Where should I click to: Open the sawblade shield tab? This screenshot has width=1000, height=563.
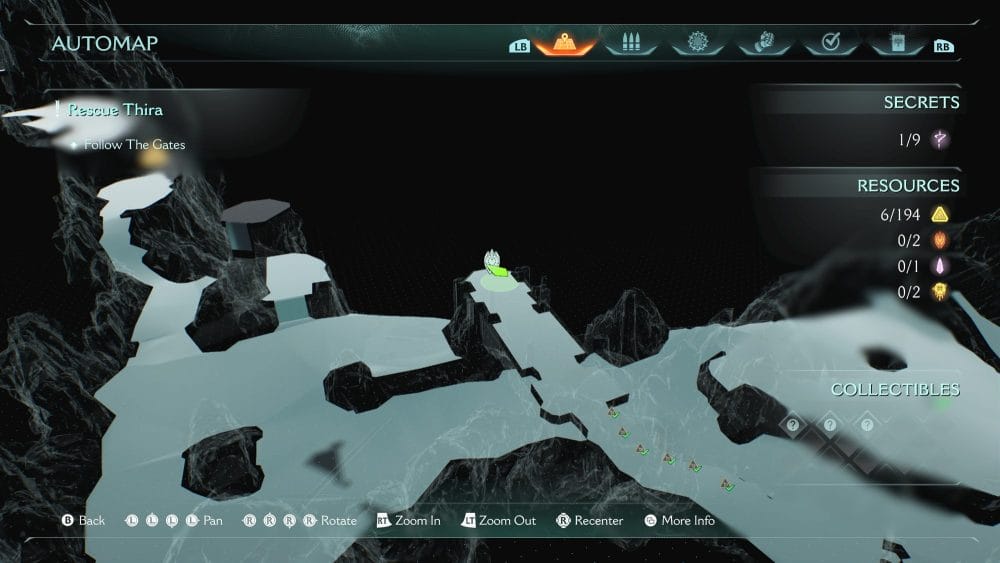(697, 43)
